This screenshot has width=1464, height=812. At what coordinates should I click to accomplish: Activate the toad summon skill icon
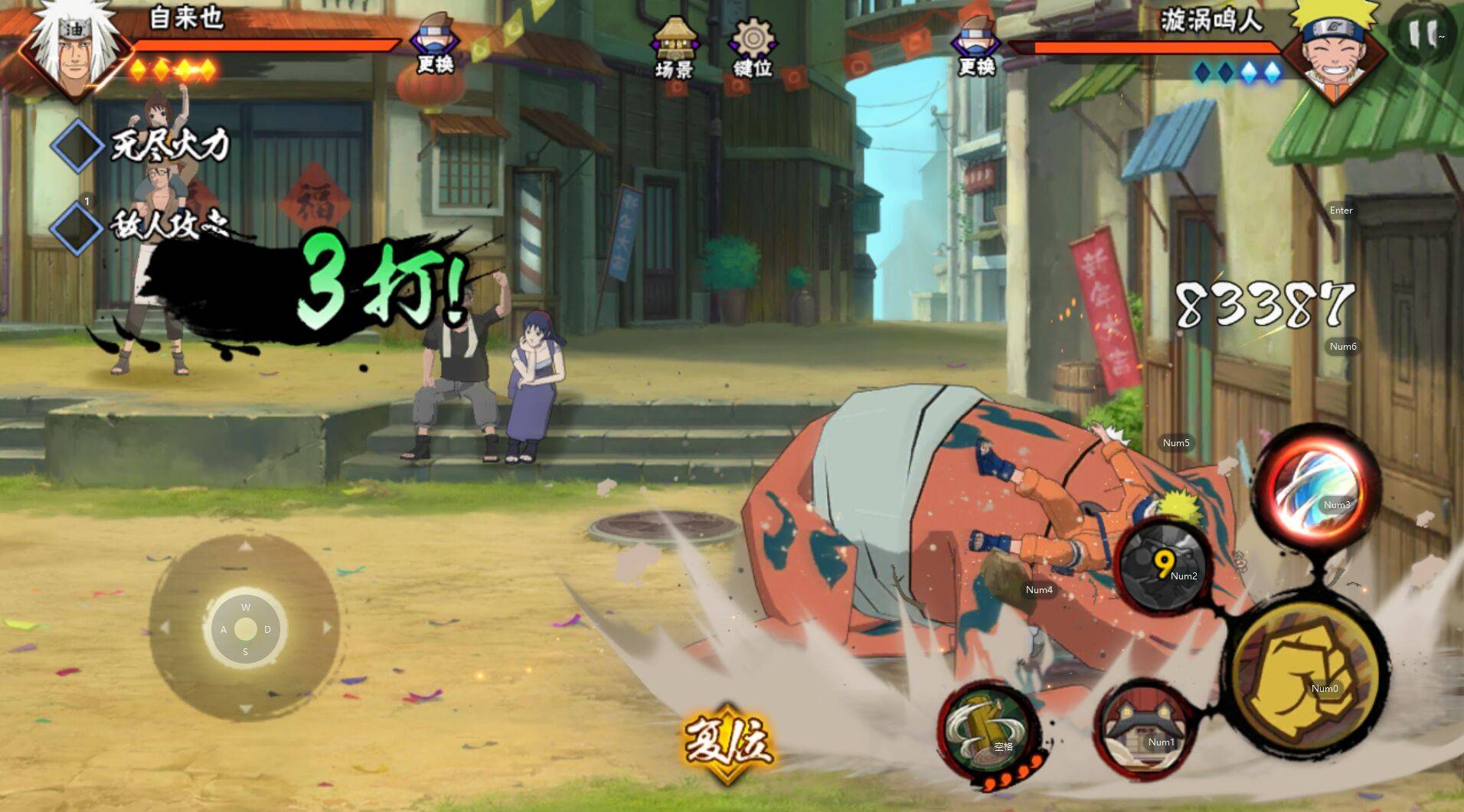point(1144,730)
